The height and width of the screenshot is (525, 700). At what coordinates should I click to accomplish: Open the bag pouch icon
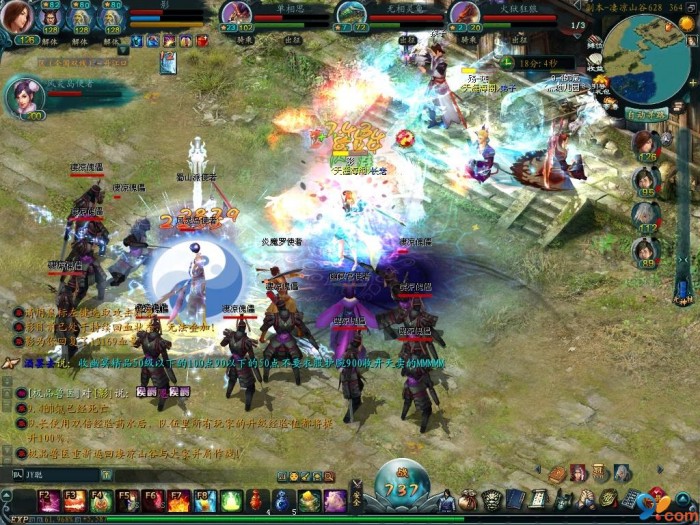pyautogui.click(x=467, y=499)
